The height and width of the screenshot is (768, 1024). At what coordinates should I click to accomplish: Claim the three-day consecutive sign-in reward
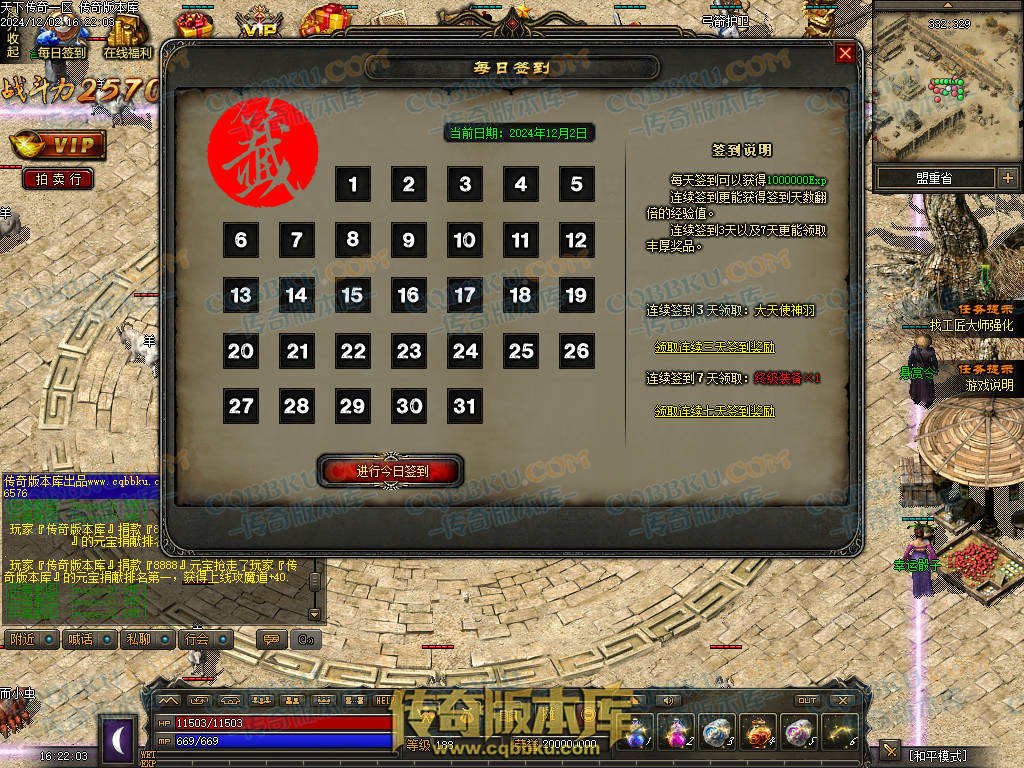[714, 347]
